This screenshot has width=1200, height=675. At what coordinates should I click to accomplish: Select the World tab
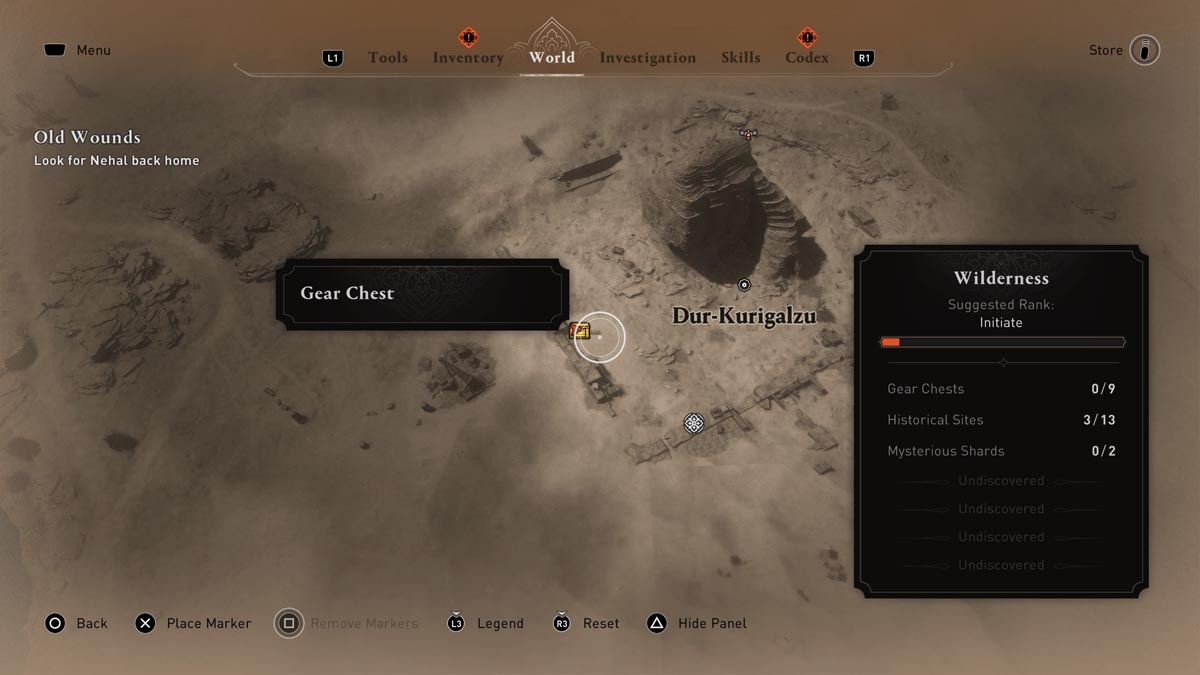(x=552, y=57)
